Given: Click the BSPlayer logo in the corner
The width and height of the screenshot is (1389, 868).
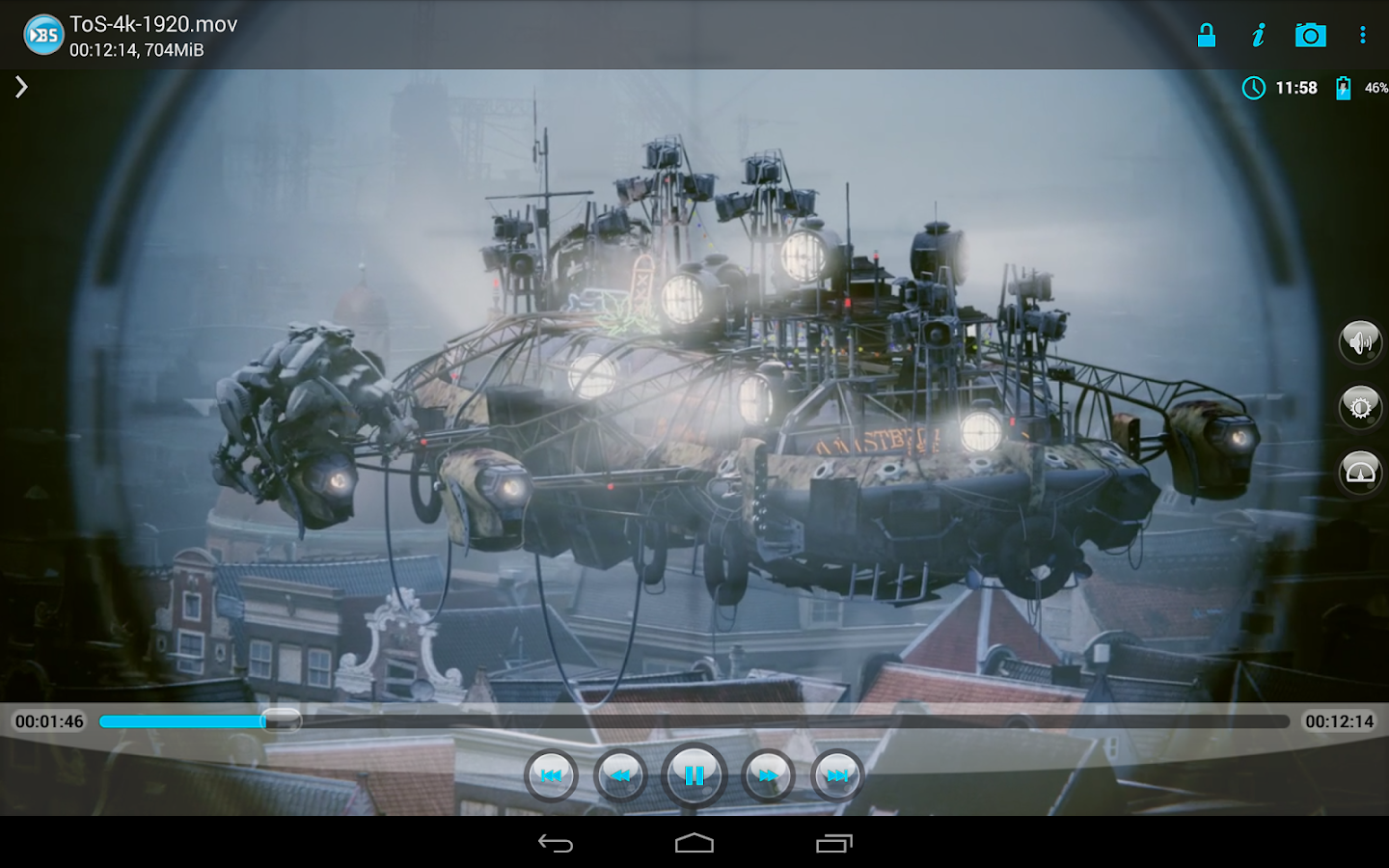Looking at the screenshot, I should click(x=42, y=35).
